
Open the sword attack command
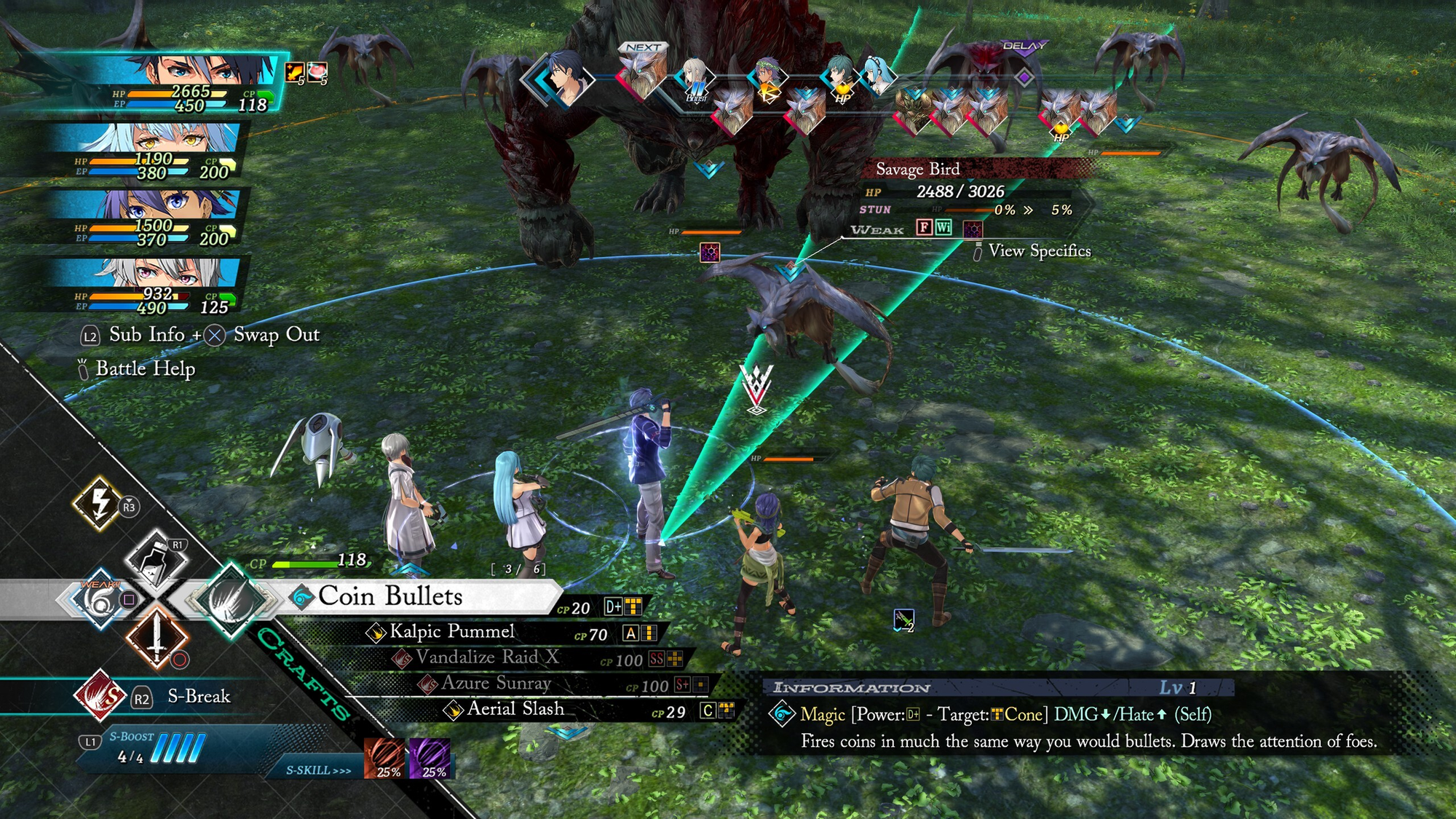click(x=157, y=638)
